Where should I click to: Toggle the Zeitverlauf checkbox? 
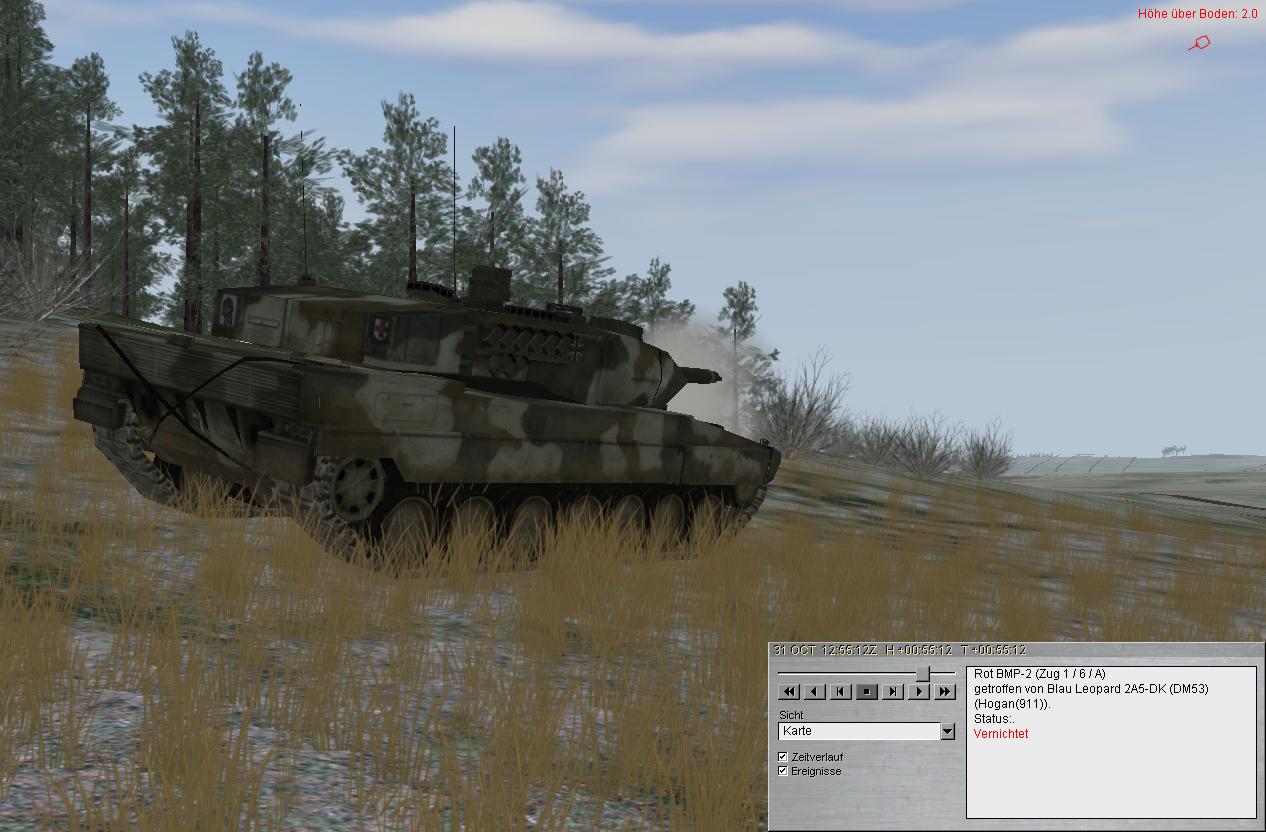783,757
